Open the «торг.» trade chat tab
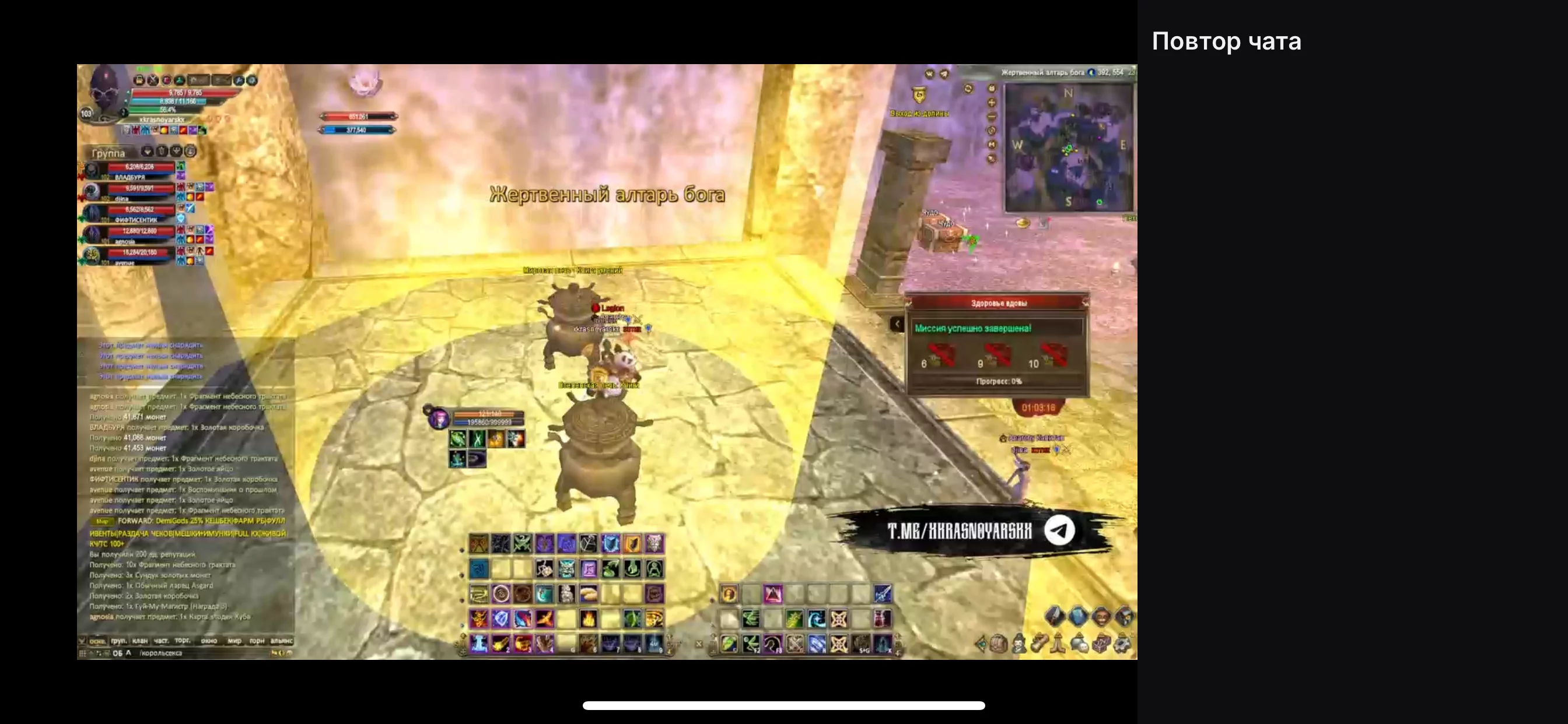This screenshot has width=1568, height=724. [x=183, y=641]
